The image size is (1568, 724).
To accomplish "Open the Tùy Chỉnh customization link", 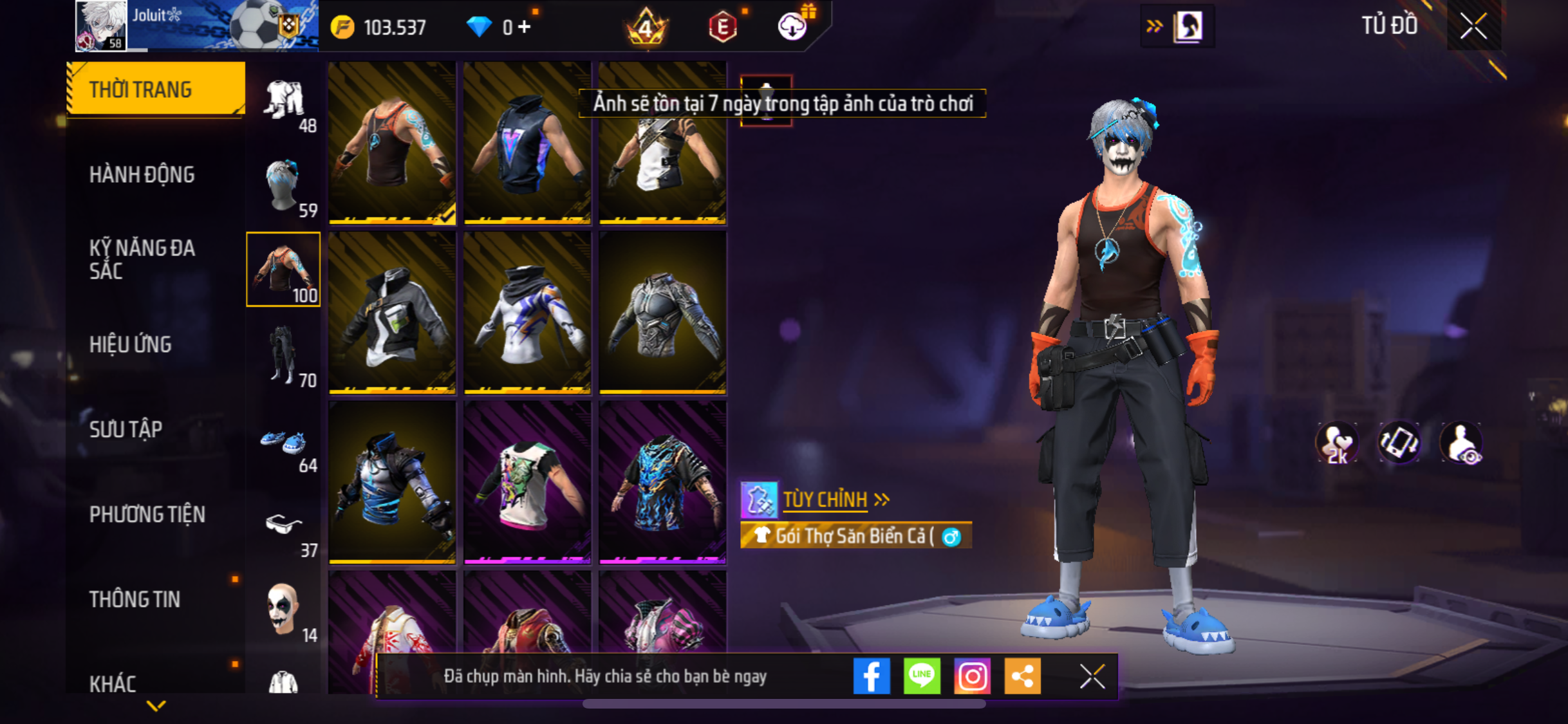I will [x=825, y=499].
